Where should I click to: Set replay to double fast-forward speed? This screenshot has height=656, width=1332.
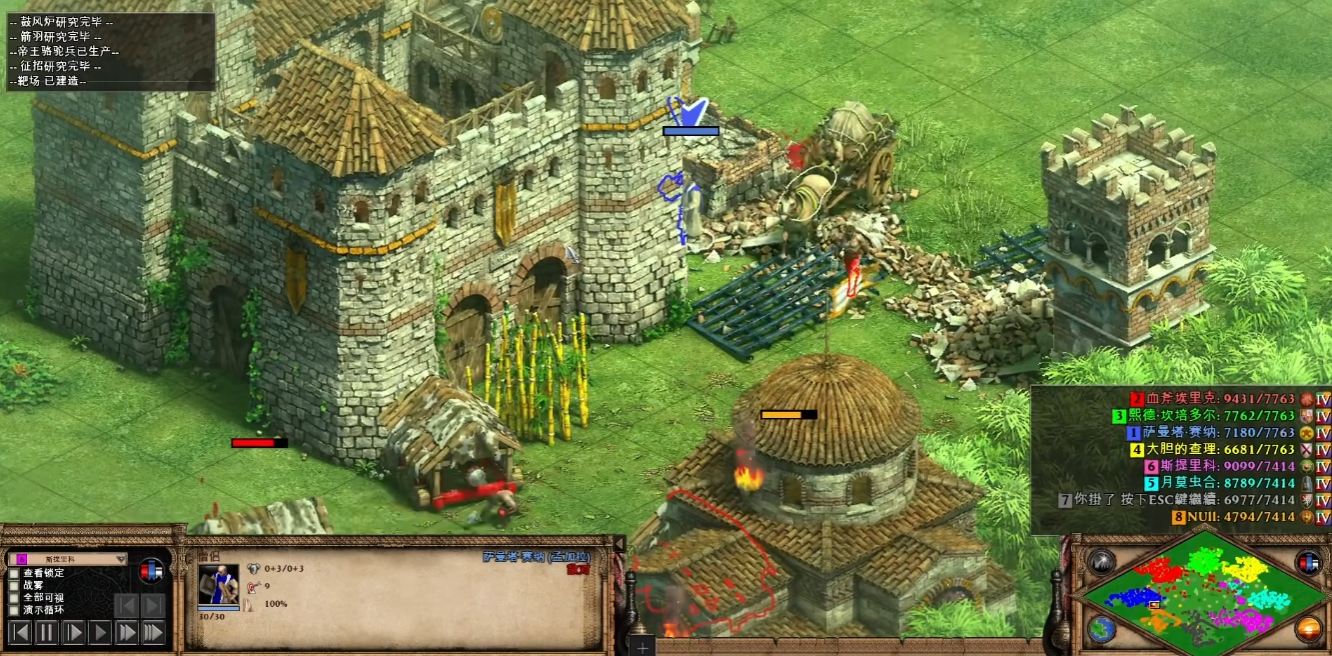126,632
